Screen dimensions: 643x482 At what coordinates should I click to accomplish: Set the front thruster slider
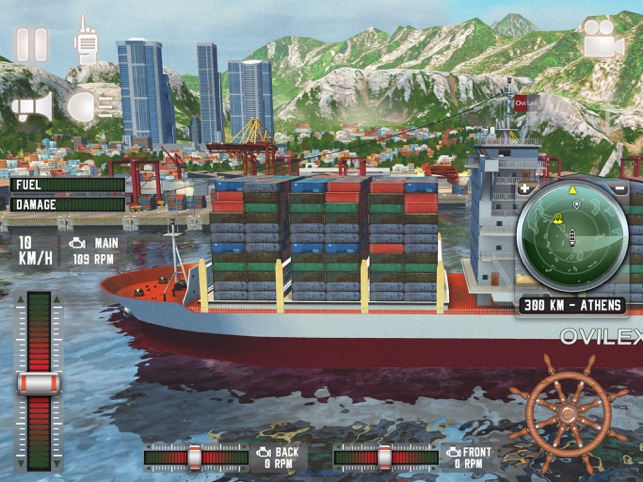(x=387, y=457)
